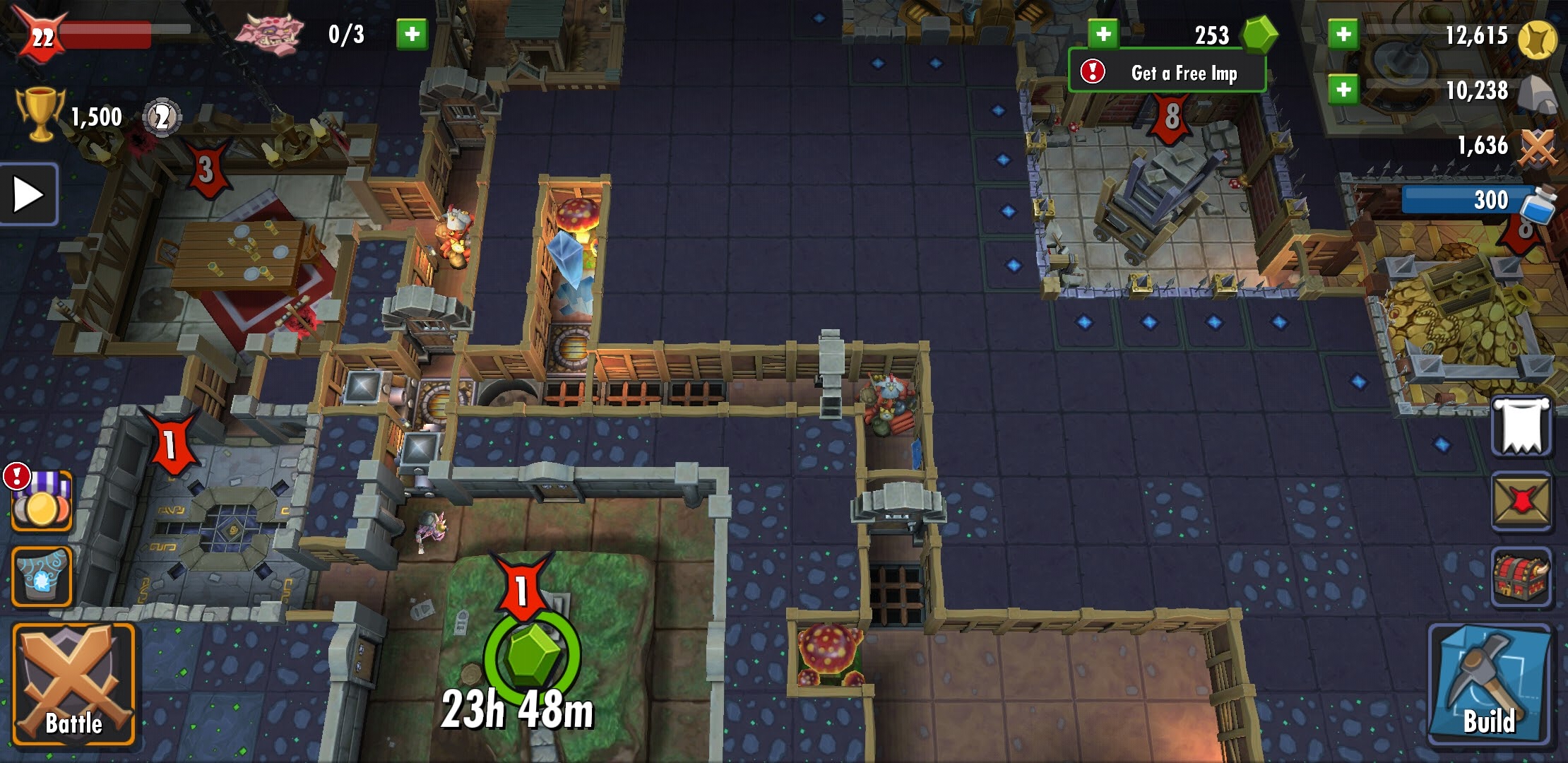Open the blue spell cauldron icon
The height and width of the screenshot is (763, 1568).
[42, 576]
